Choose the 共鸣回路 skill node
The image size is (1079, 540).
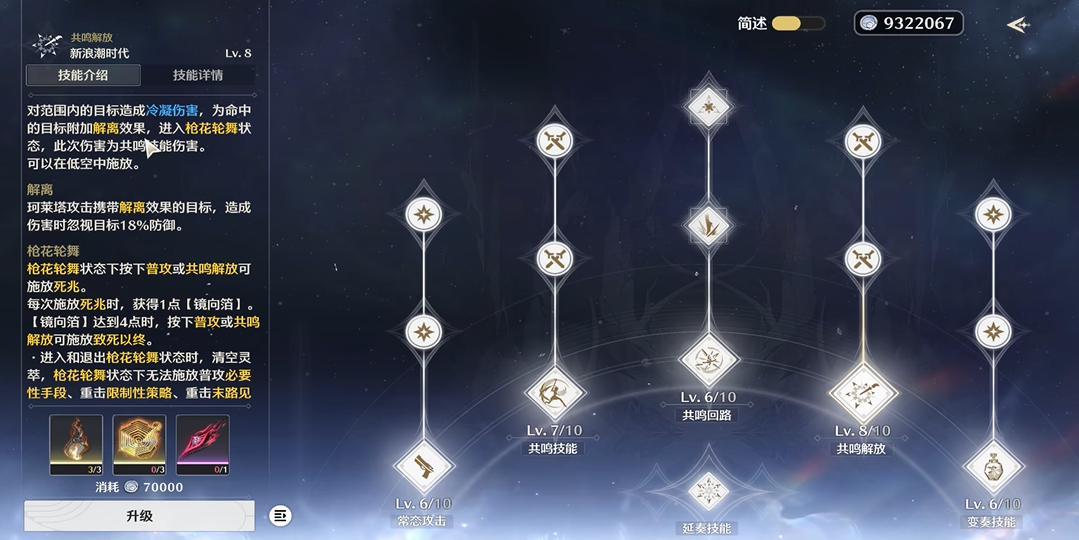coord(707,360)
